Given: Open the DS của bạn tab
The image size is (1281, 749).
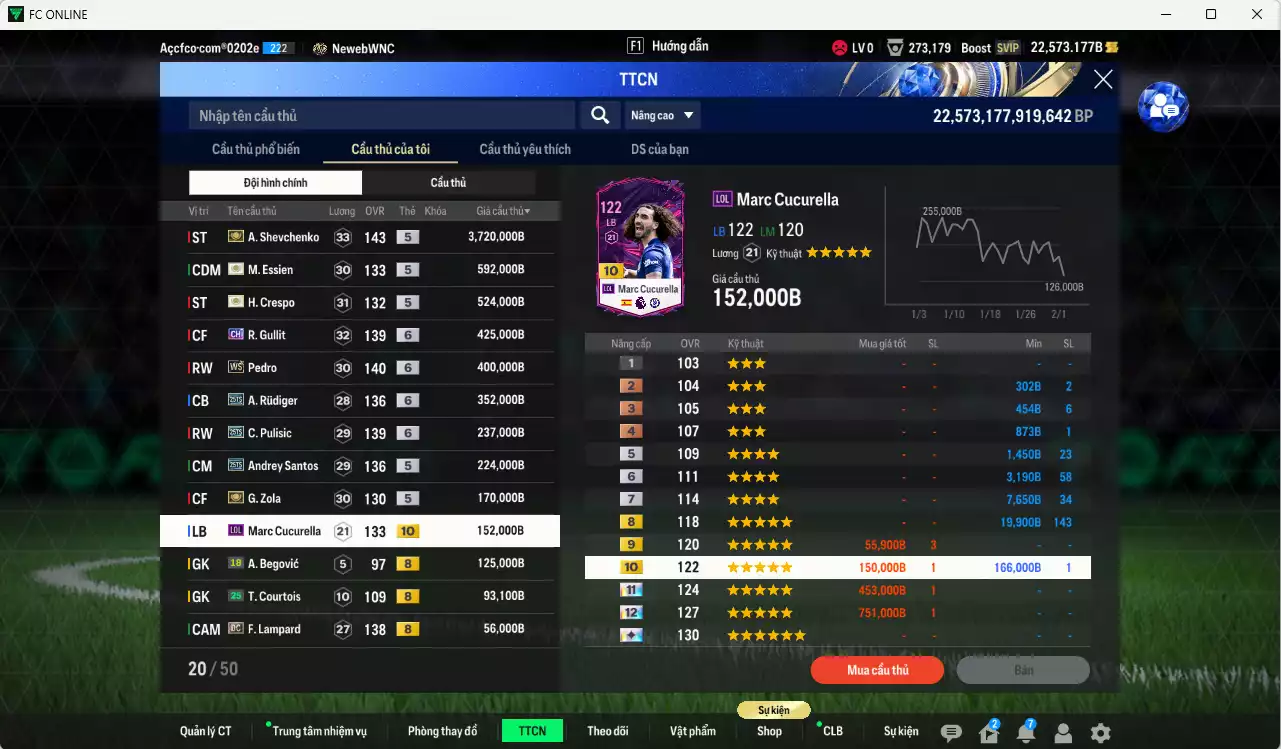Looking at the screenshot, I should (659, 150).
